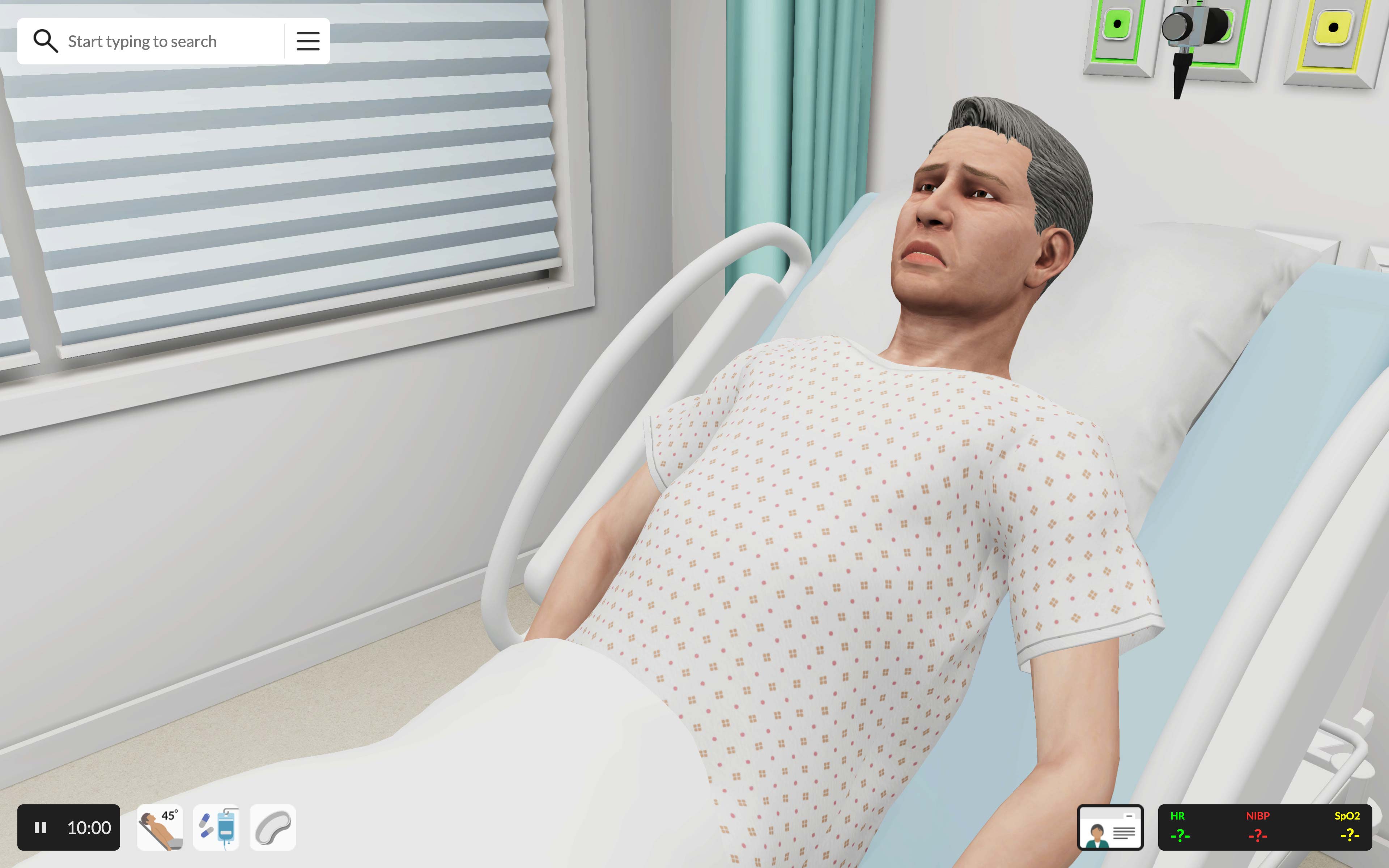1389x868 pixels.
Task: Click the magnifying glass search icon
Action: coord(45,41)
